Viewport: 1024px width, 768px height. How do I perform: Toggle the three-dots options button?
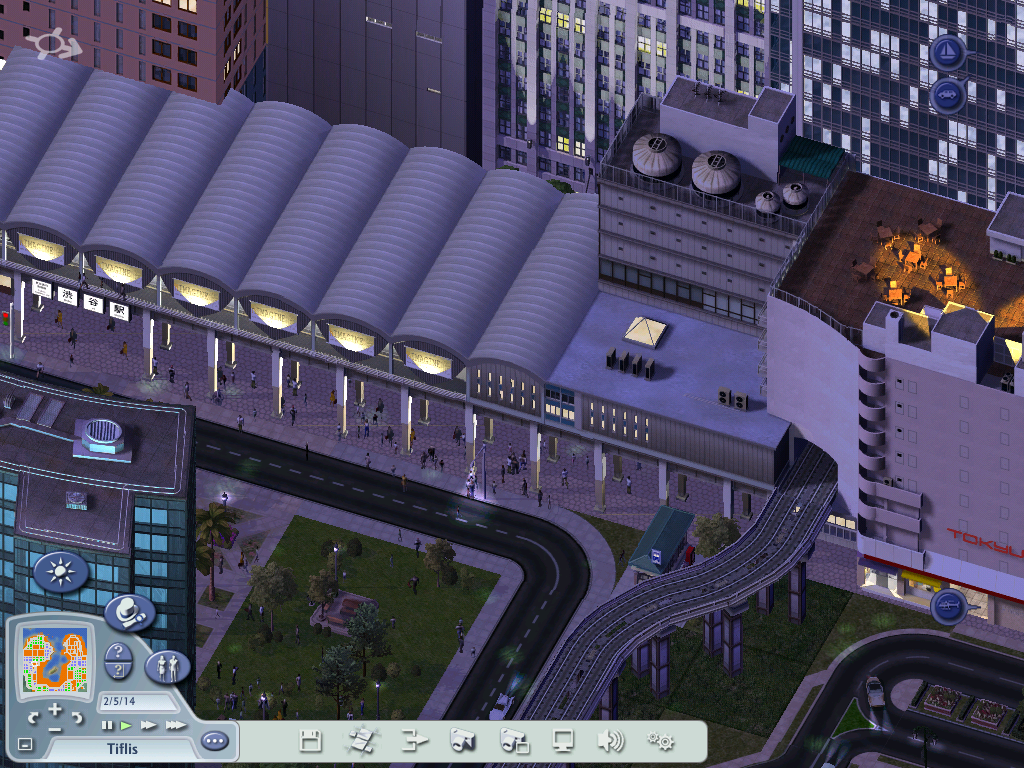[x=214, y=741]
